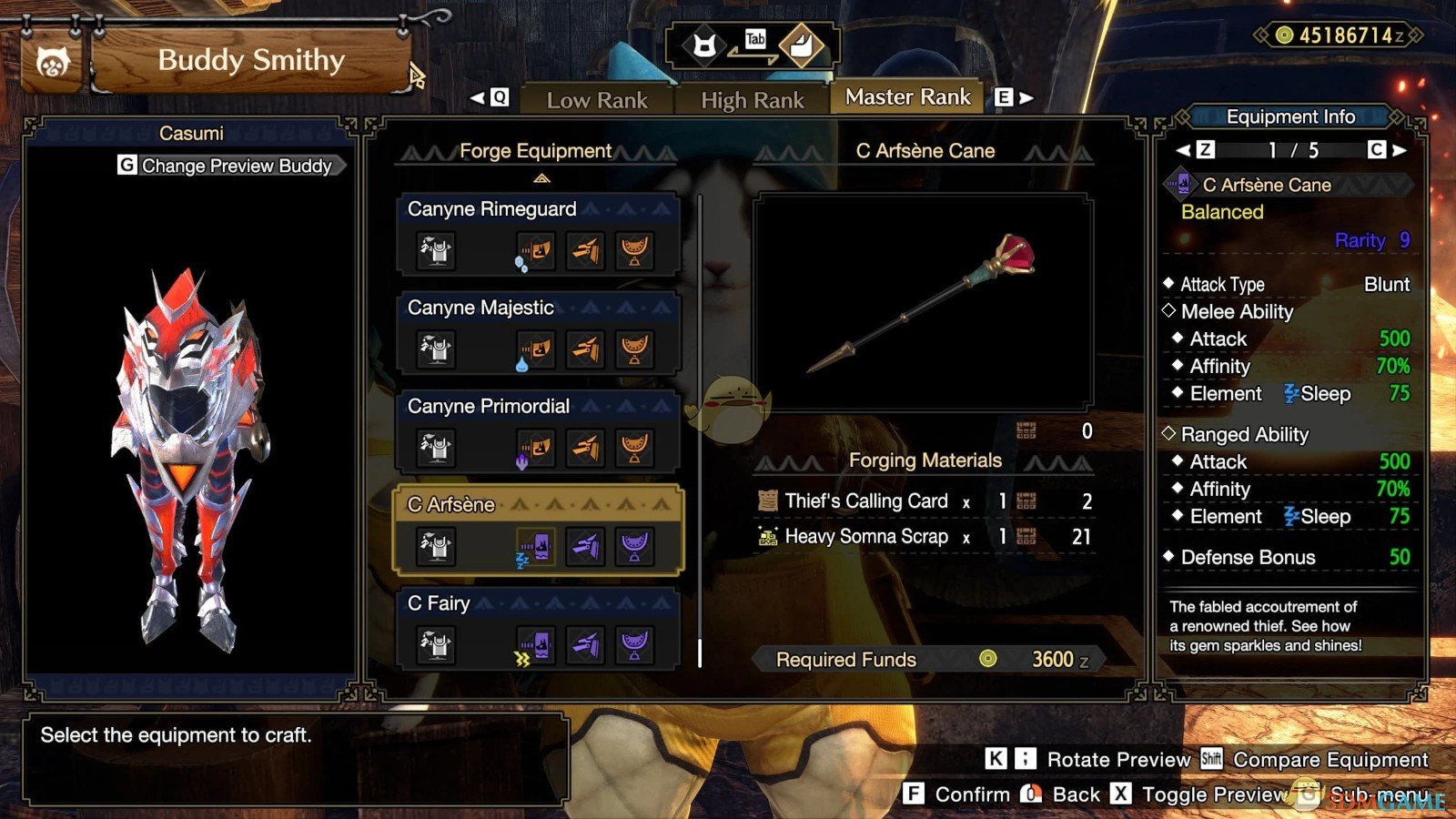Image resolution: width=1456 pixels, height=819 pixels.
Task: Switch to the Low Rank tab
Action: click(597, 100)
